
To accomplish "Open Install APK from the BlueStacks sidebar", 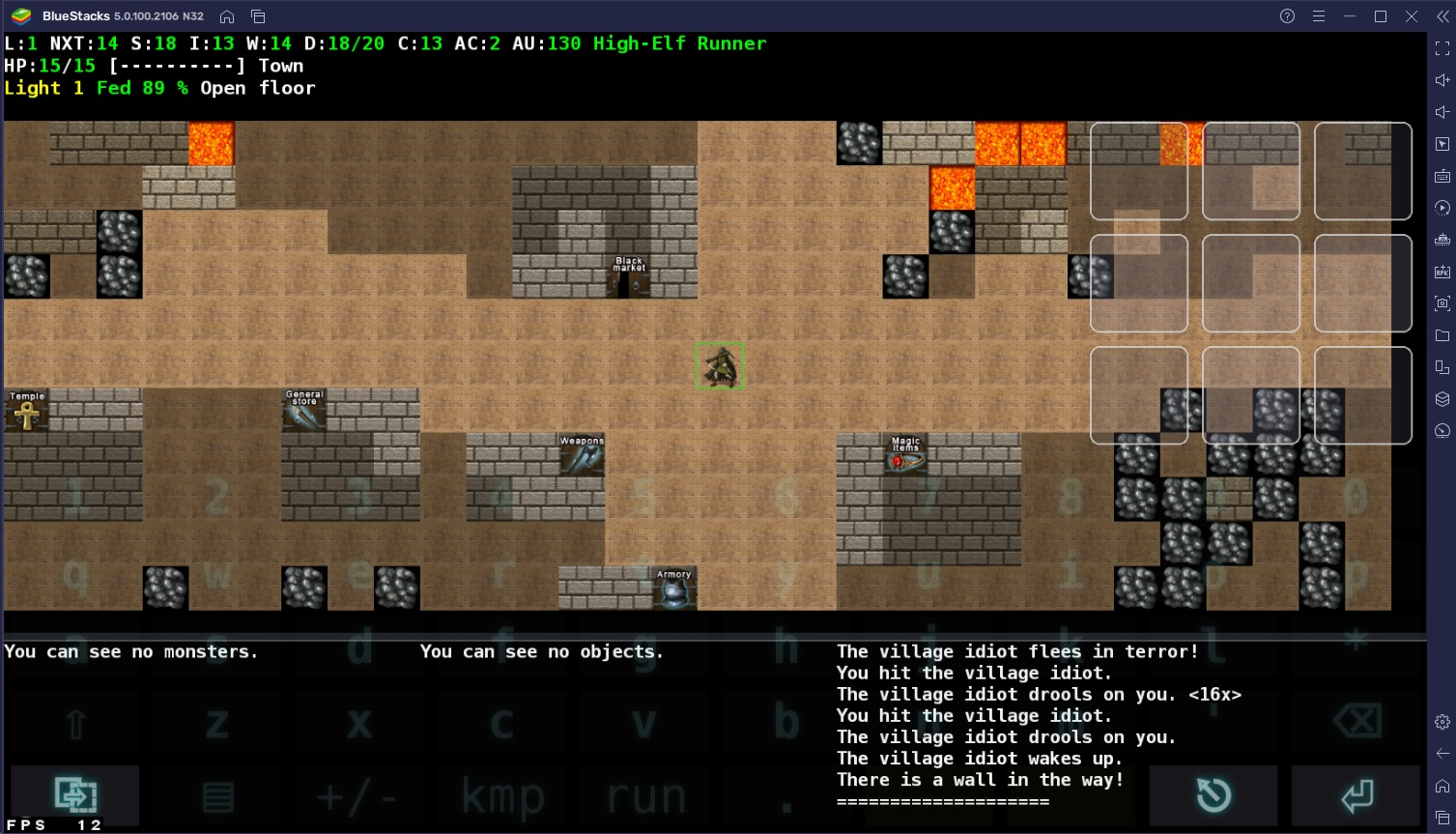I will [x=1441, y=273].
